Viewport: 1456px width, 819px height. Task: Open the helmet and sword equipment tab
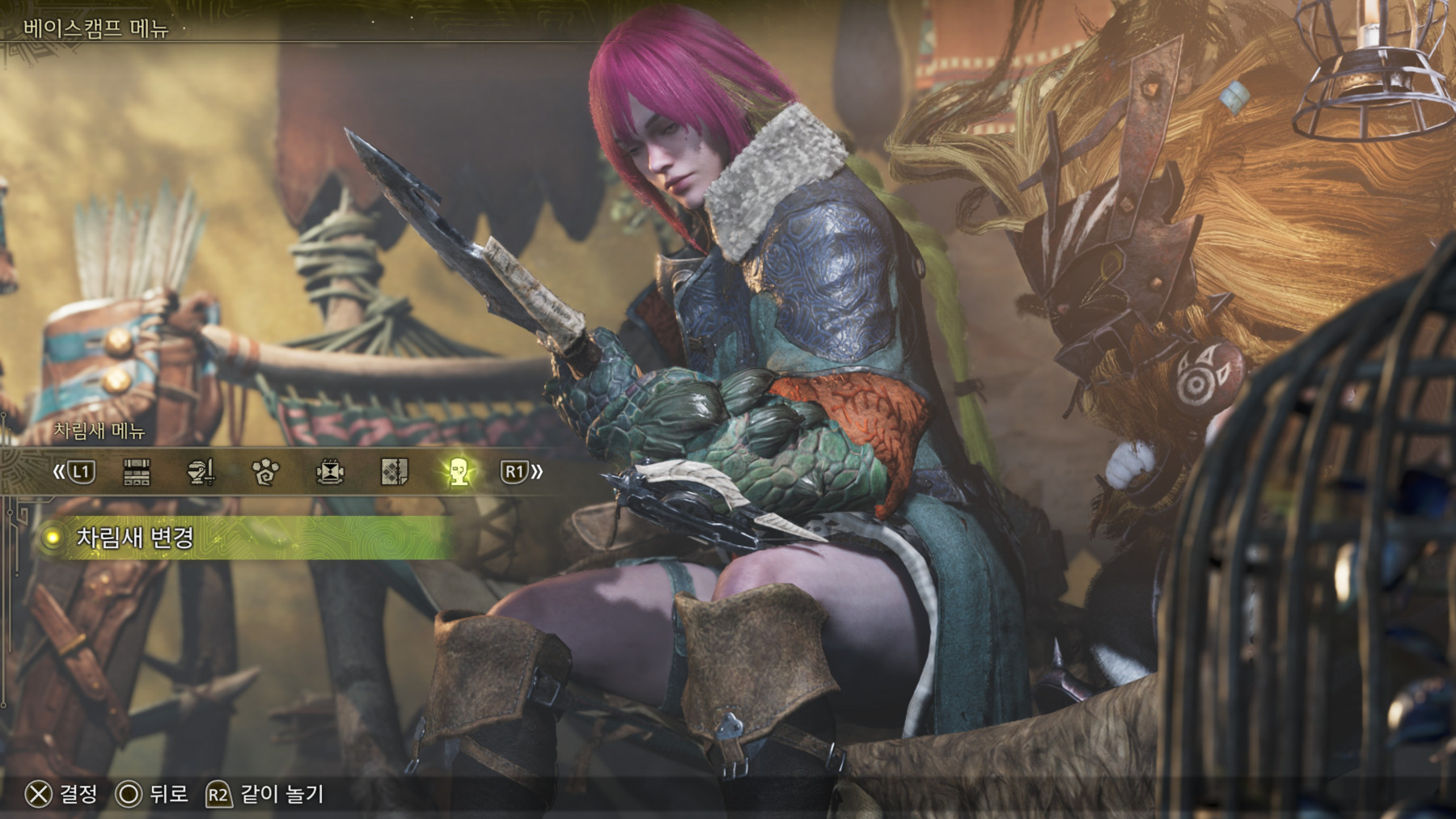coord(201,472)
